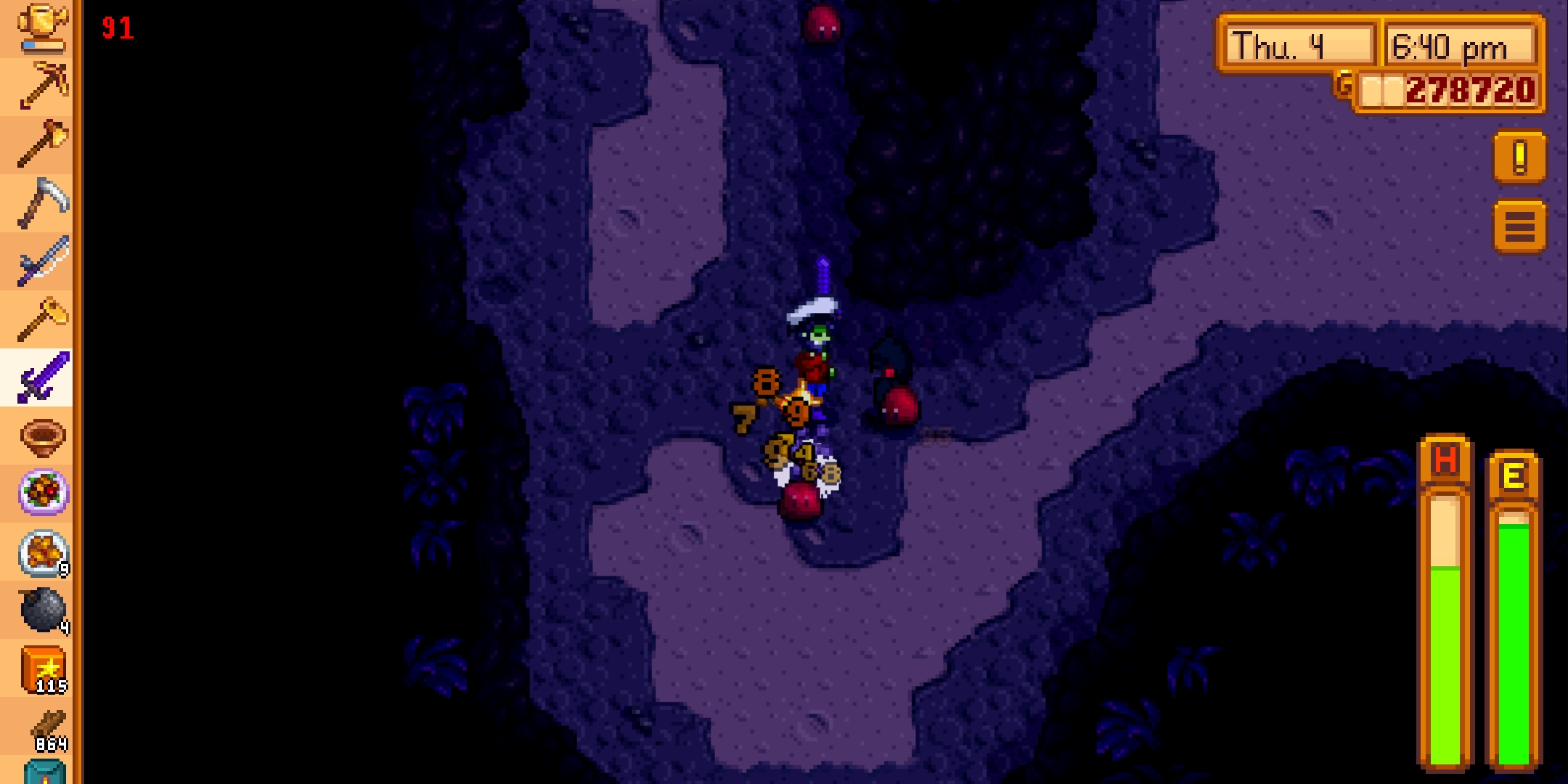Select the bomb stack of 4
1568x784 pixels.
click(41, 610)
